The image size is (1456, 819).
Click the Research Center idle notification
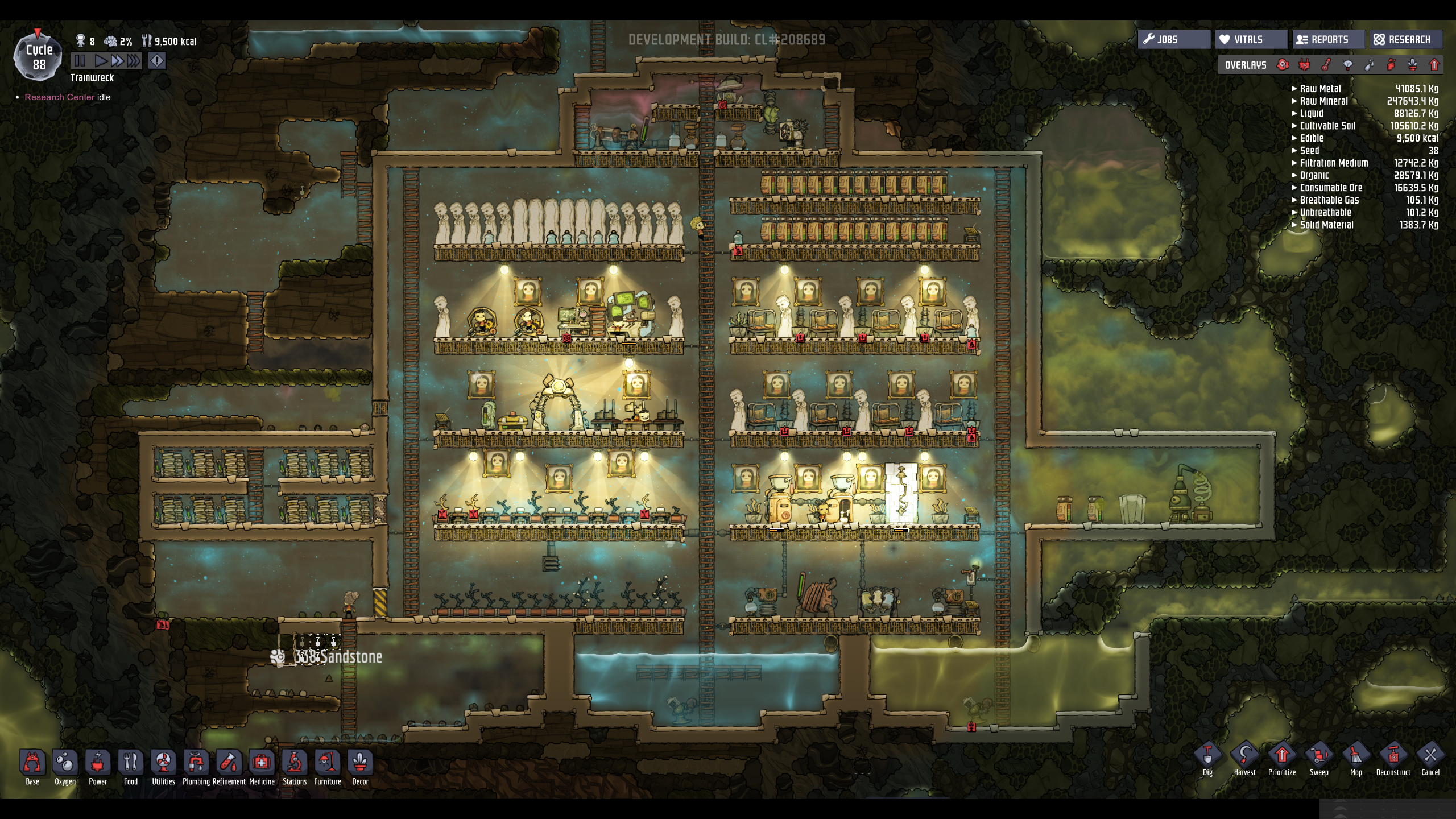(x=67, y=97)
